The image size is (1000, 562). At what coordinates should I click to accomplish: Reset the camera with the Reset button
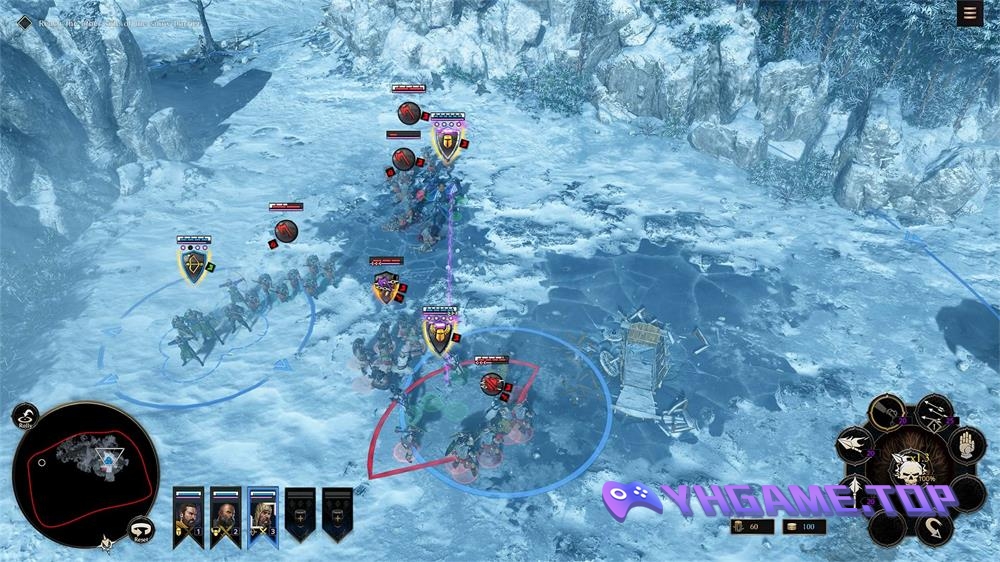(142, 528)
